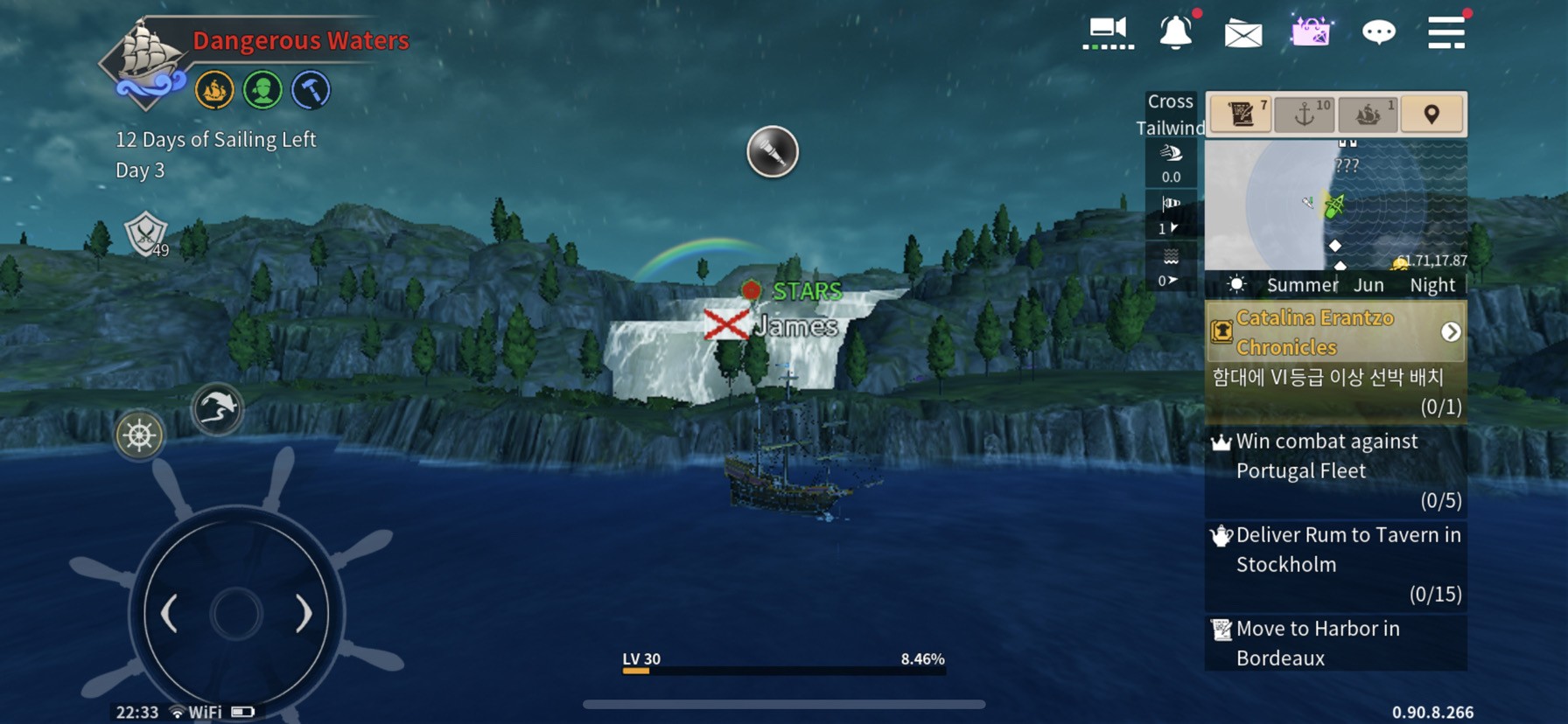
Task: Switch to the quest scroll tab
Action: [1241, 114]
